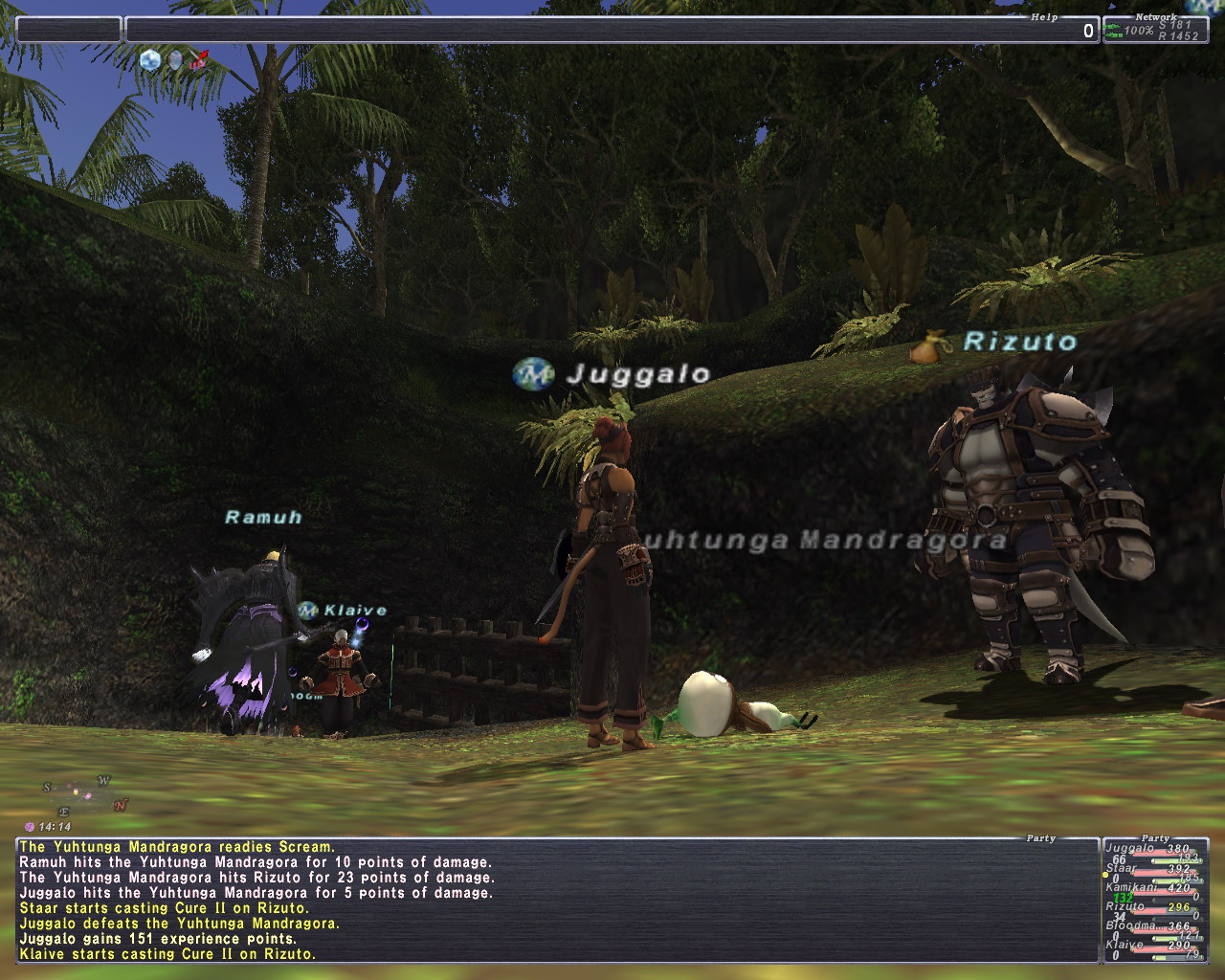Check the grey stone status effect icon

(x=175, y=61)
